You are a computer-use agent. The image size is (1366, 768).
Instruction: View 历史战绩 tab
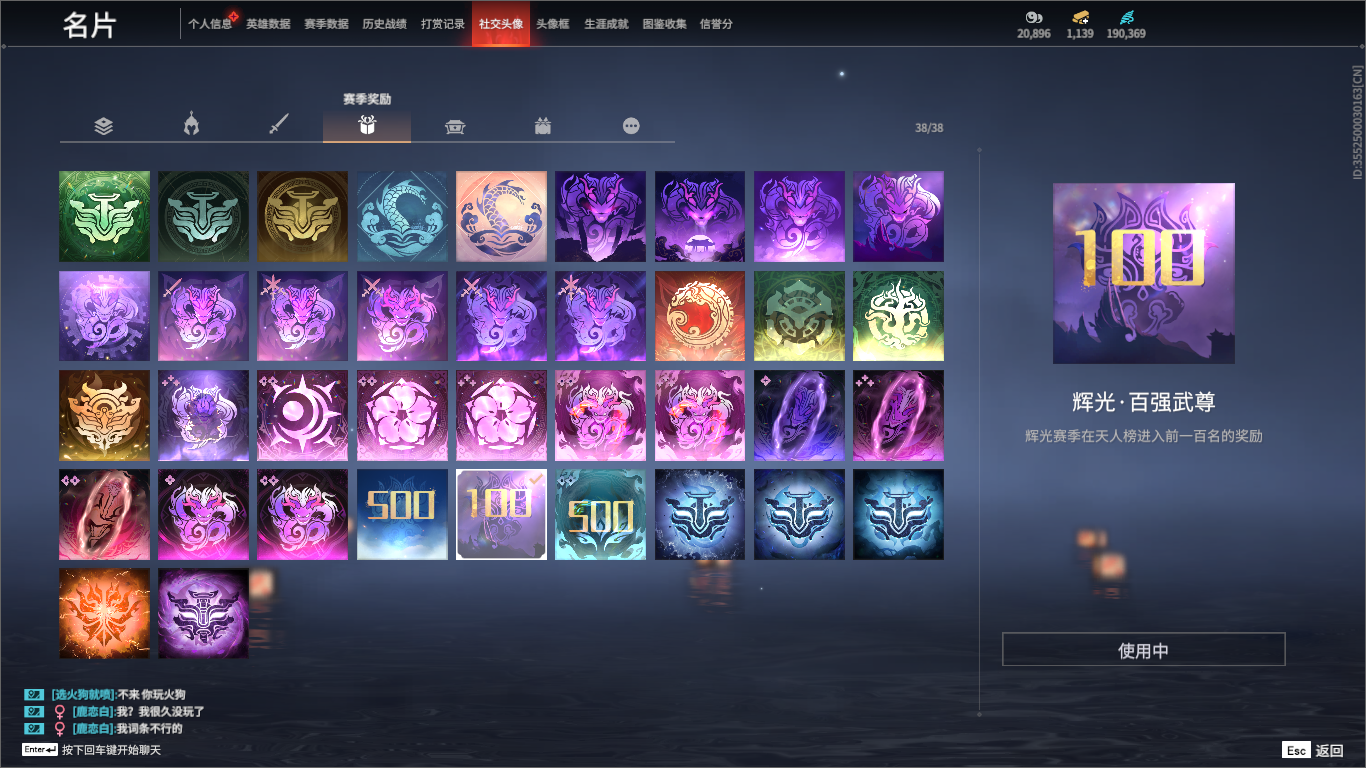[384, 24]
